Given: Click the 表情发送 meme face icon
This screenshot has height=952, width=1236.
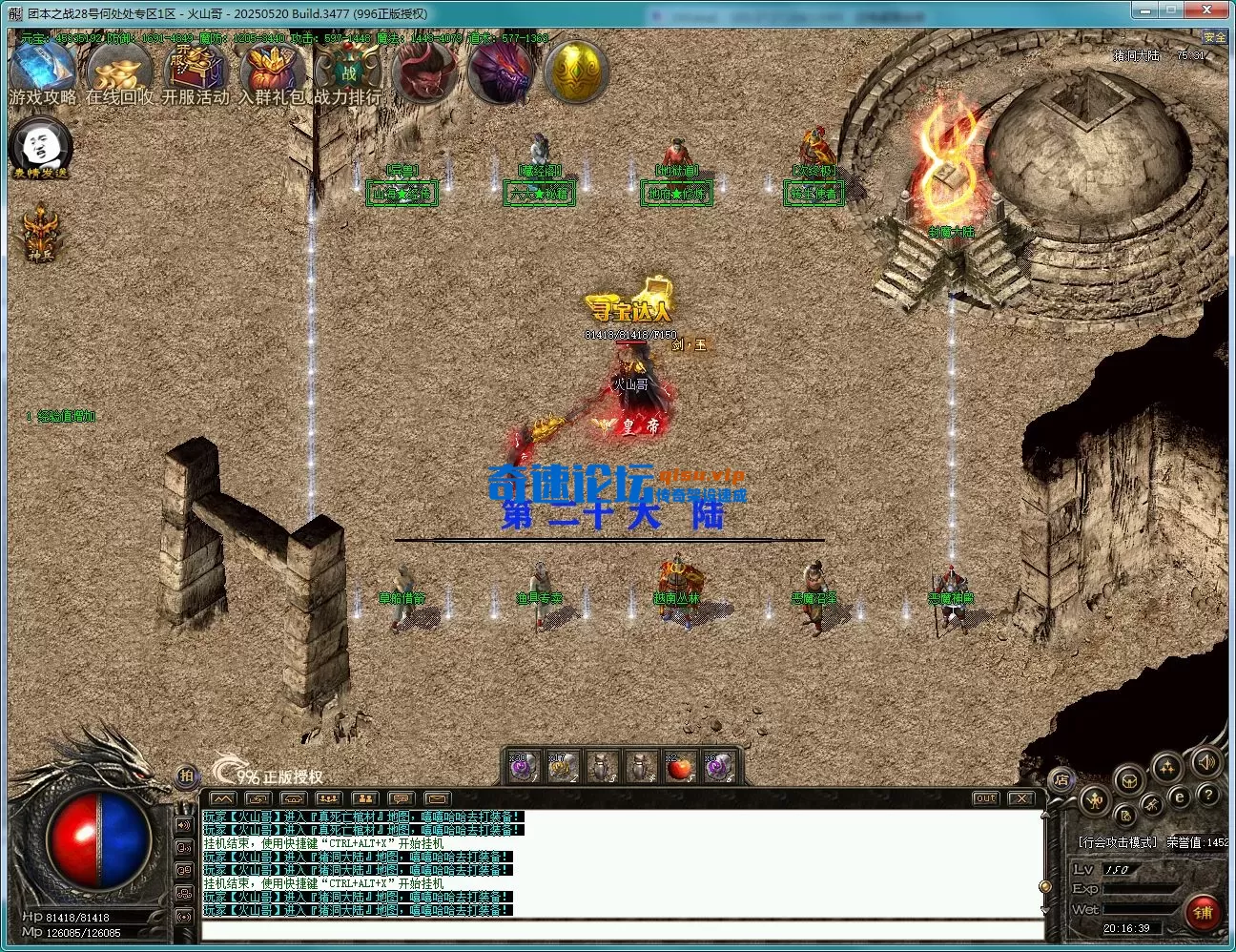Looking at the screenshot, I should click(38, 145).
